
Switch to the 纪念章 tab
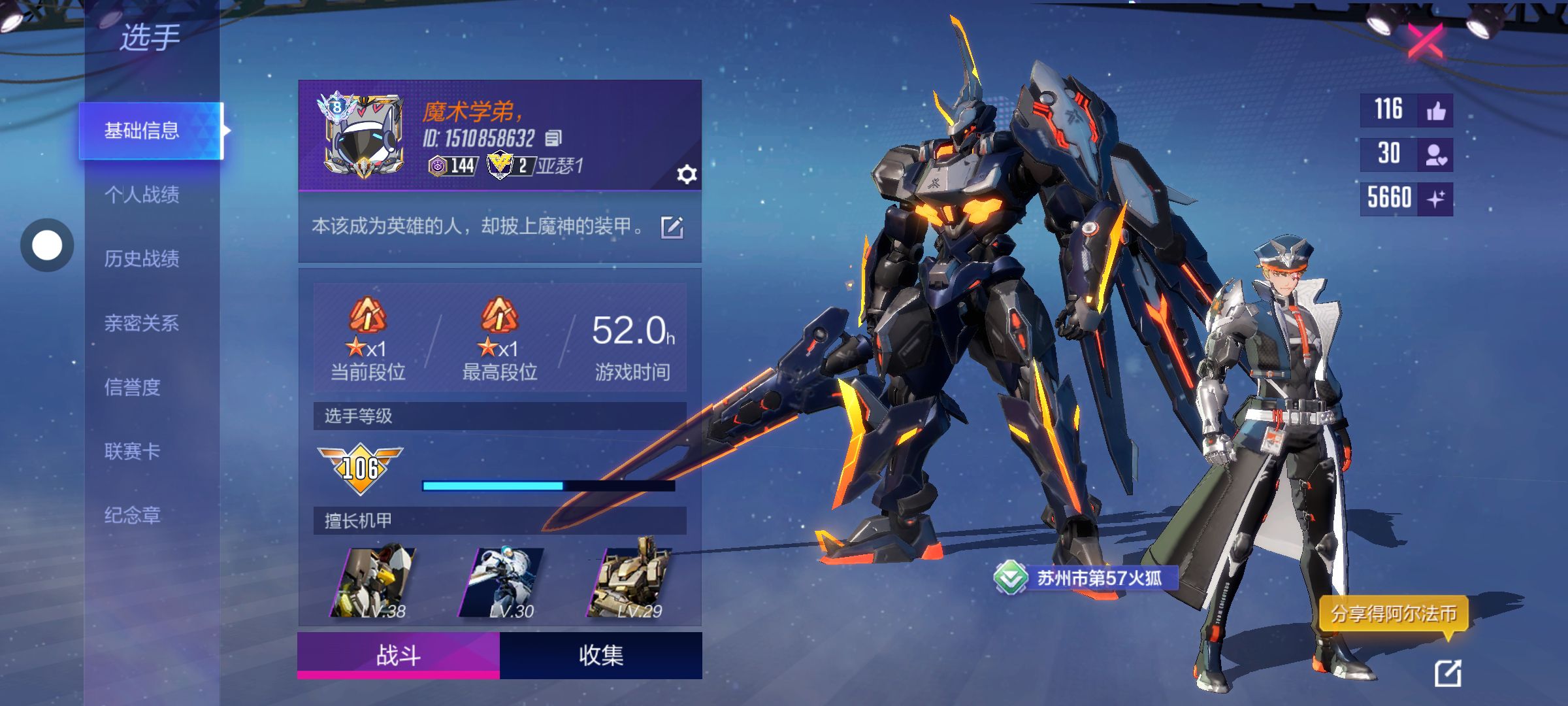click(133, 515)
